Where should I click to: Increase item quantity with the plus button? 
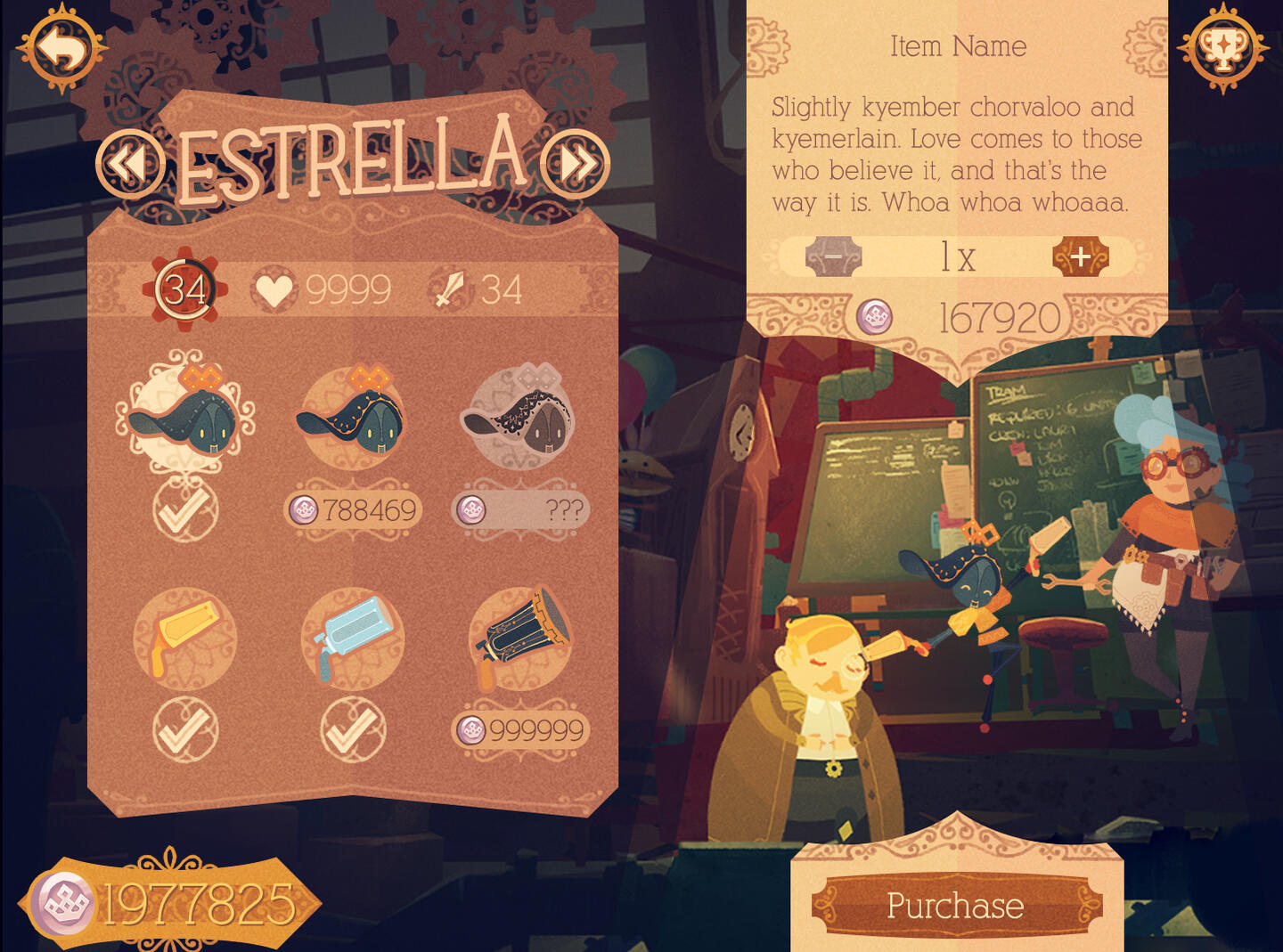pyautogui.click(x=1080, y=256)
